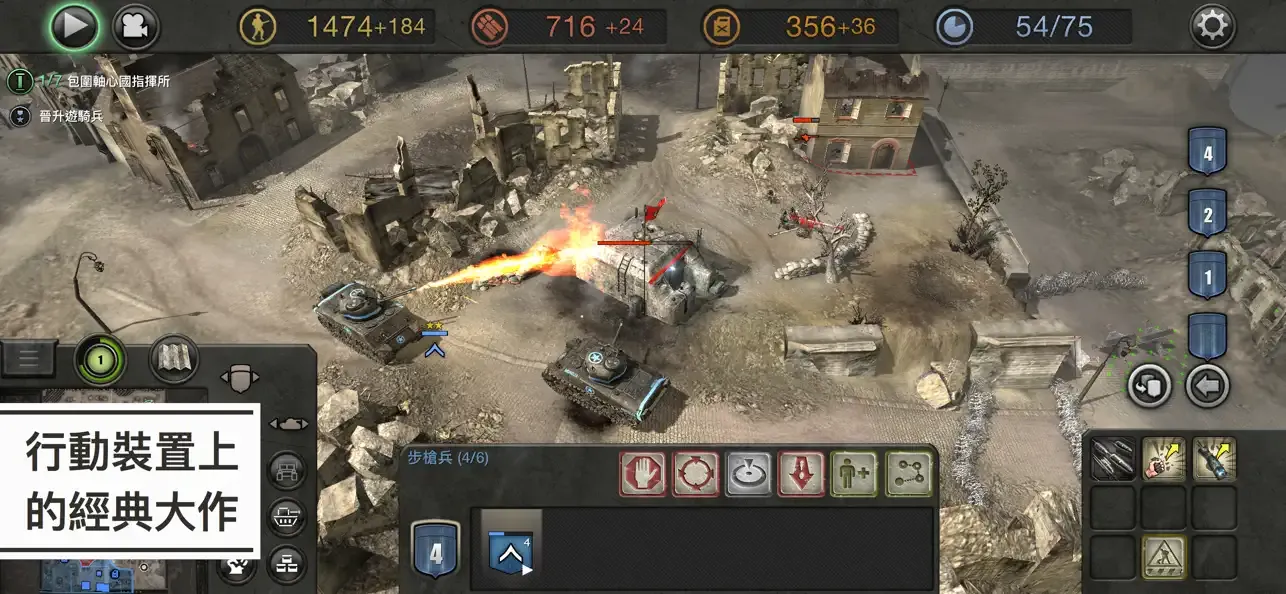This screenshot has width=1286, height=594.
Task: Click the connected-nodes command button
Action: click(x=908, y=475)
